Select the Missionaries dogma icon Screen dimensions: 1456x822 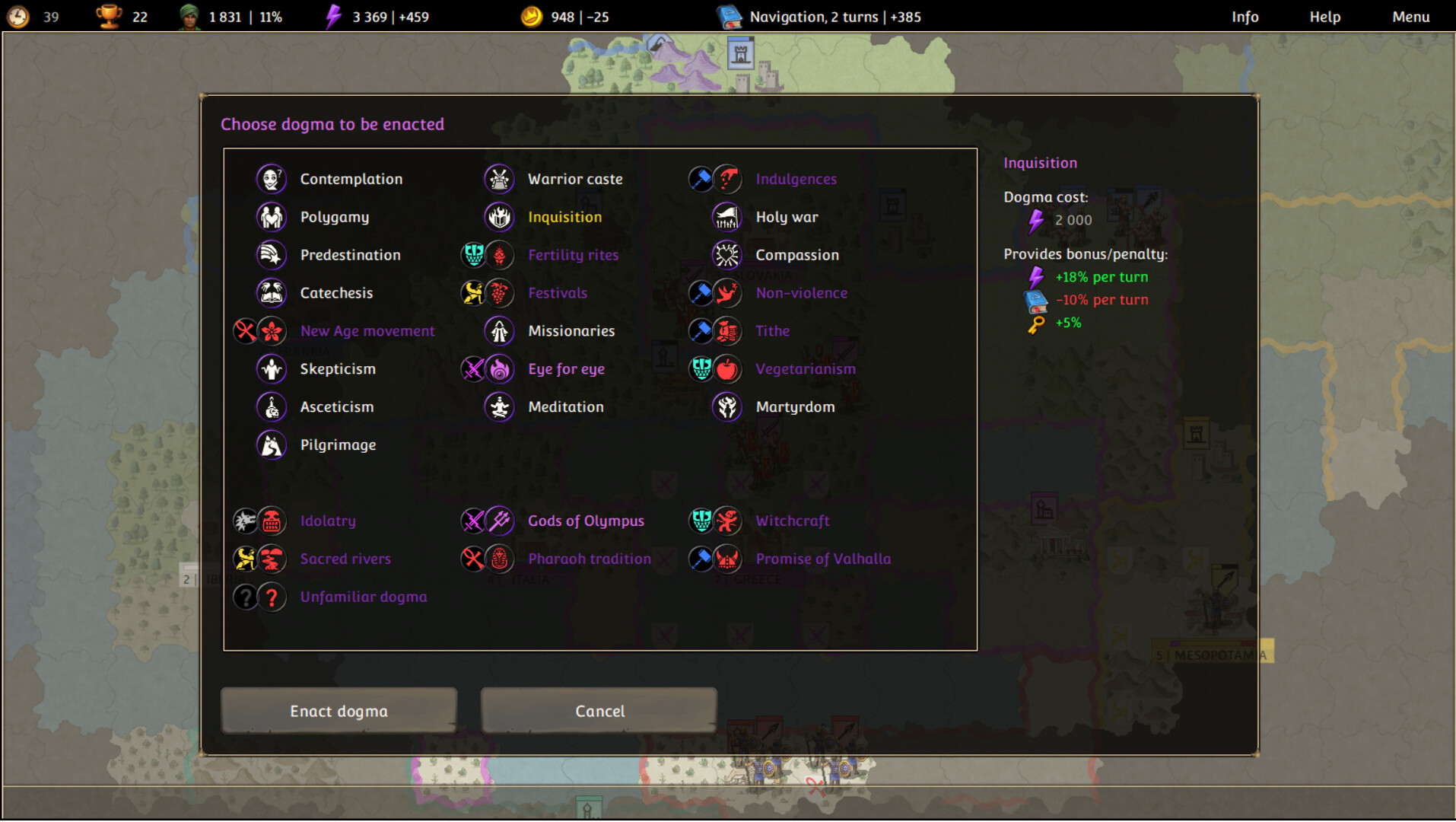click(x=499, y=331)
